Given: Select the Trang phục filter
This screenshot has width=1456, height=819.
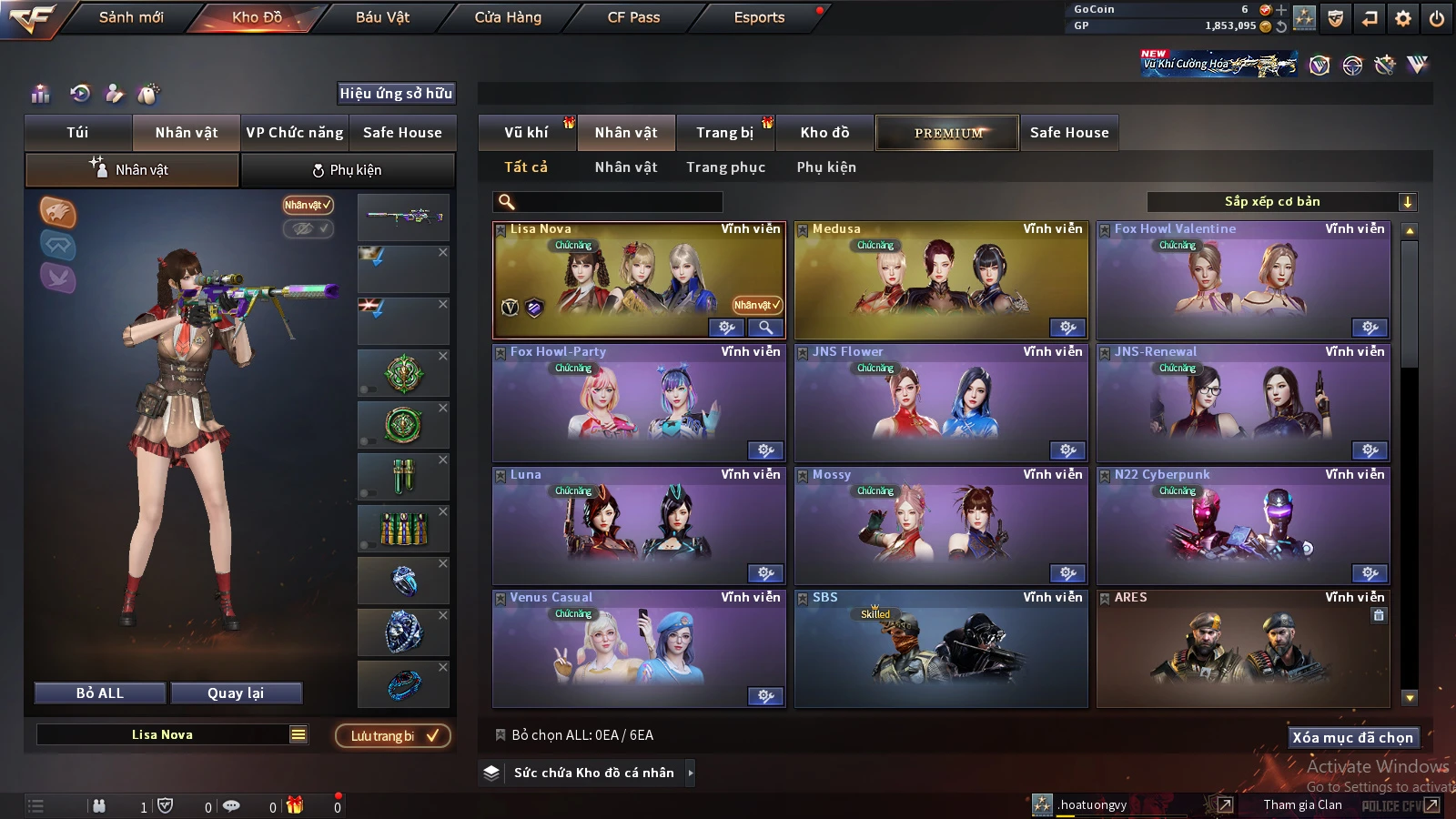Looking at the screenshot, I should click(x=725, y=167).
